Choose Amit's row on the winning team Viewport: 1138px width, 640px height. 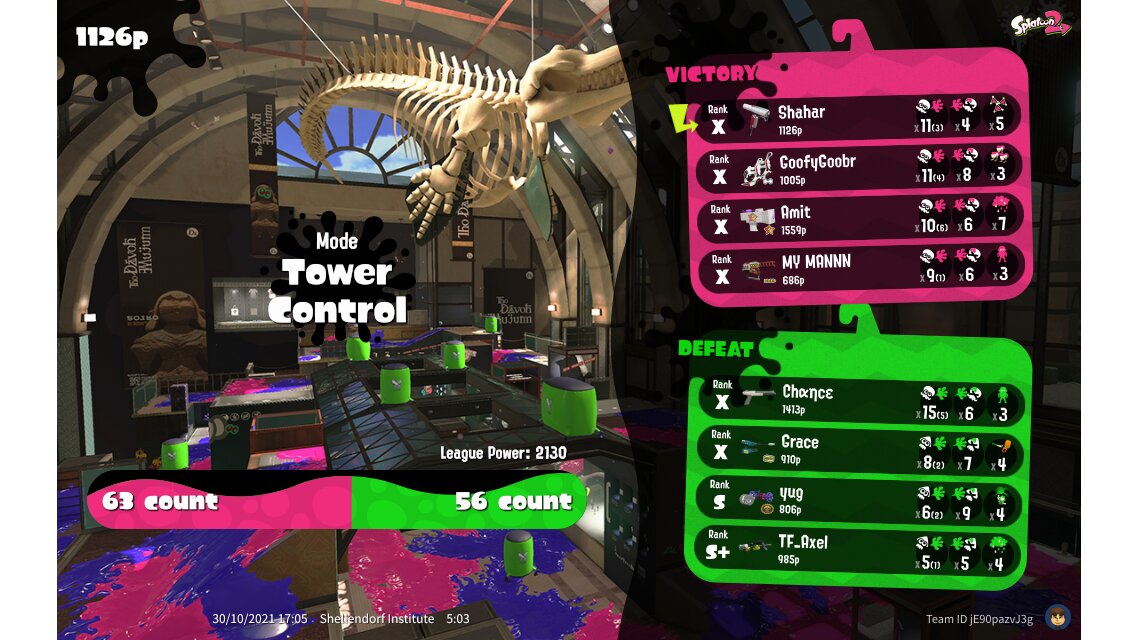[x=860, y=218]
